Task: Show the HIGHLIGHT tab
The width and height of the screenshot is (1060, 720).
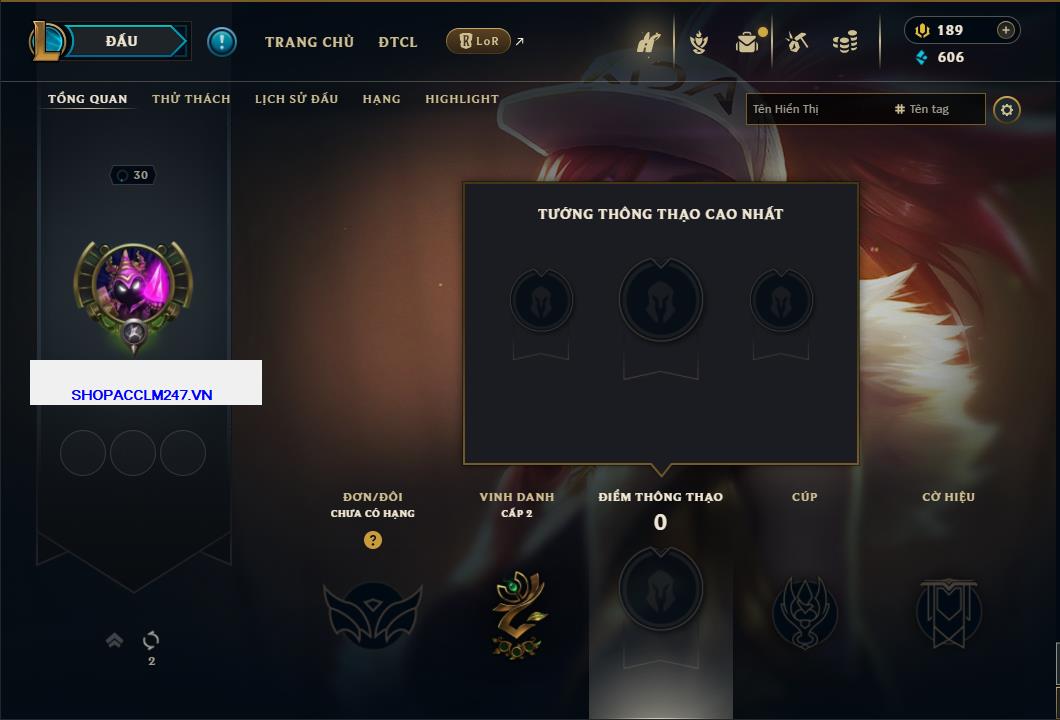Action: (x=461, y=99)
